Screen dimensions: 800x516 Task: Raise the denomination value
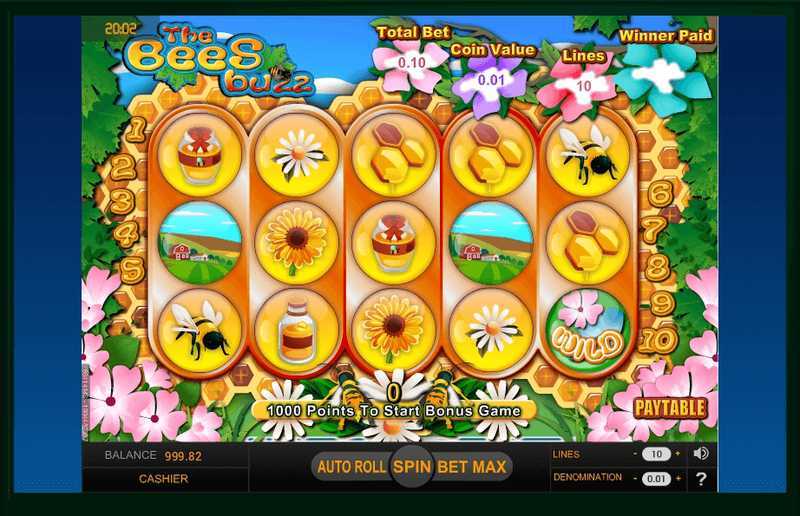[x=677, y=479]
